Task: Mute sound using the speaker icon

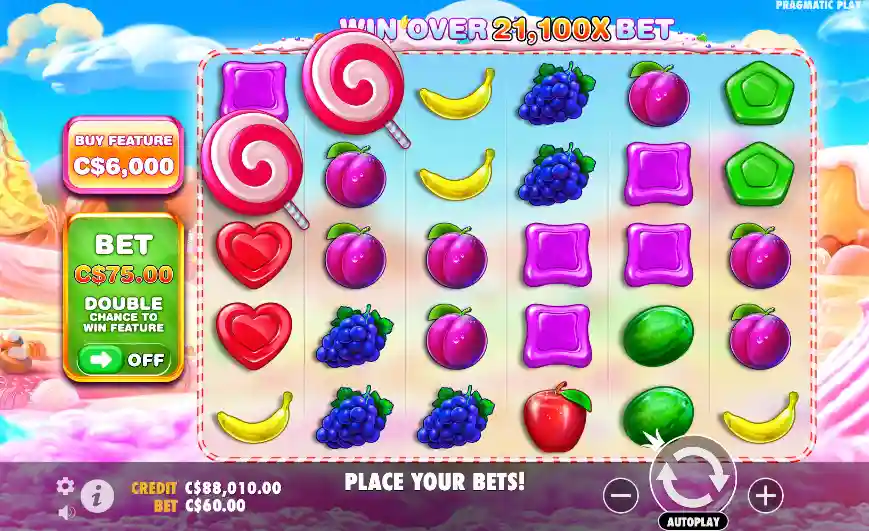Action: (x=66, y=512)
